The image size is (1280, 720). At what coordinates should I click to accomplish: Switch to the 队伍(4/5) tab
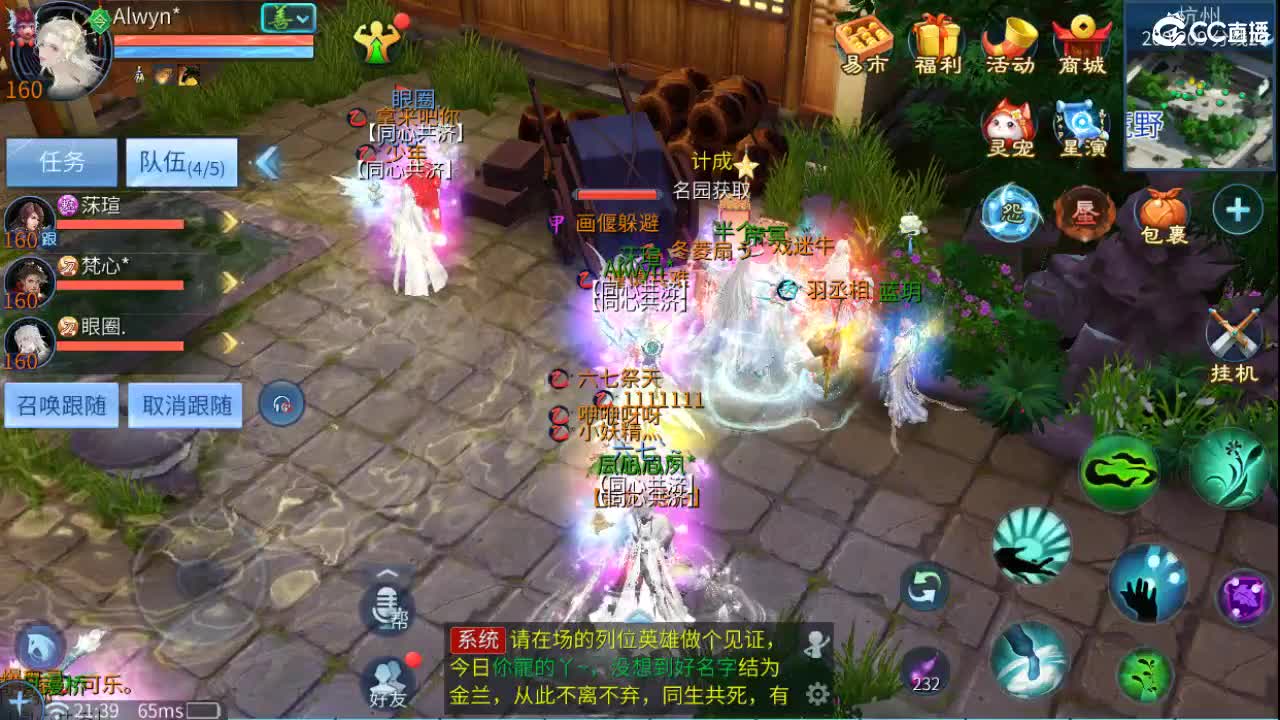coord(181,163)
